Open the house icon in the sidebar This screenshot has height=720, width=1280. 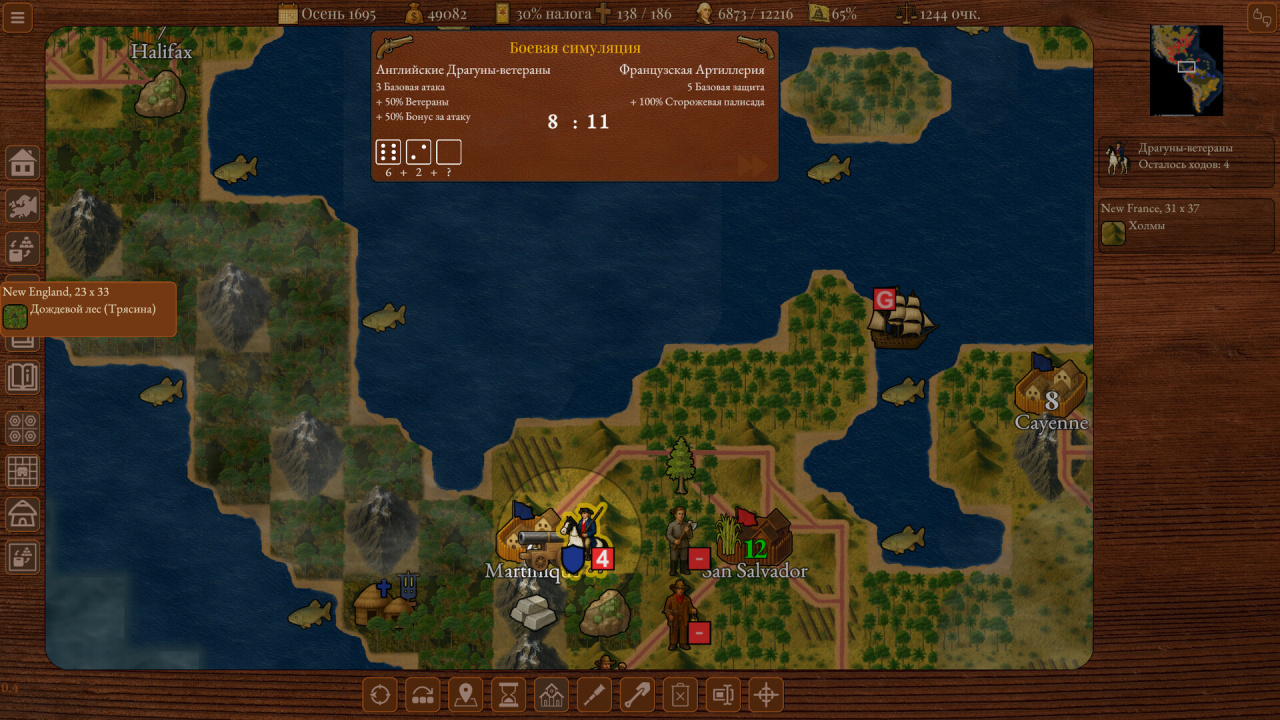pyautogui.click(x=22, y=161)
